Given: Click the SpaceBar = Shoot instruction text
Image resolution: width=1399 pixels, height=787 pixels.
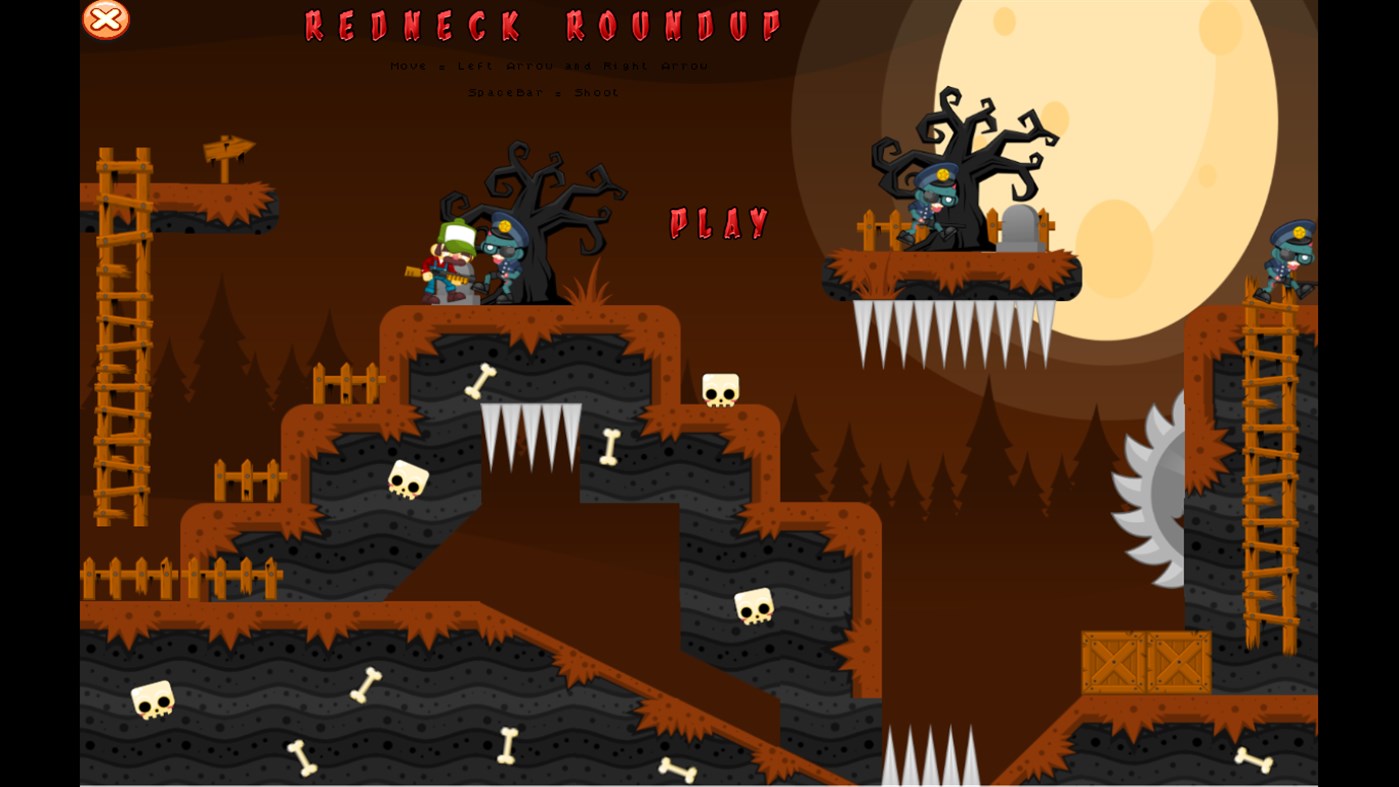Looking at the screenshot, I should coord(544,92).
